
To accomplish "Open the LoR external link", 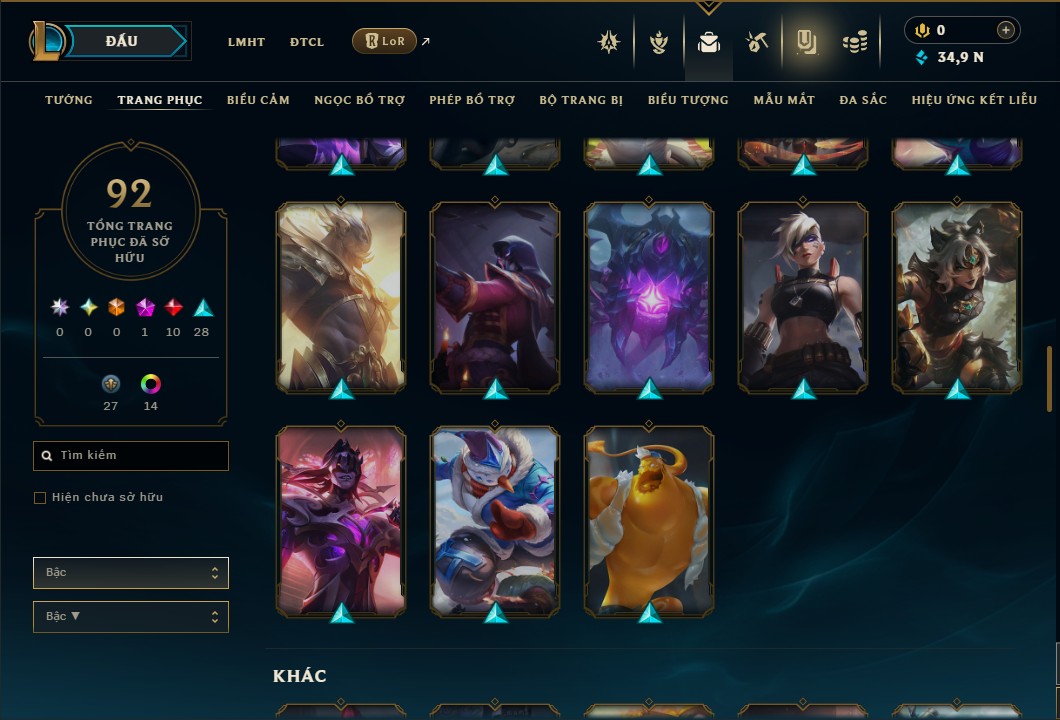I will coord(385,41).
